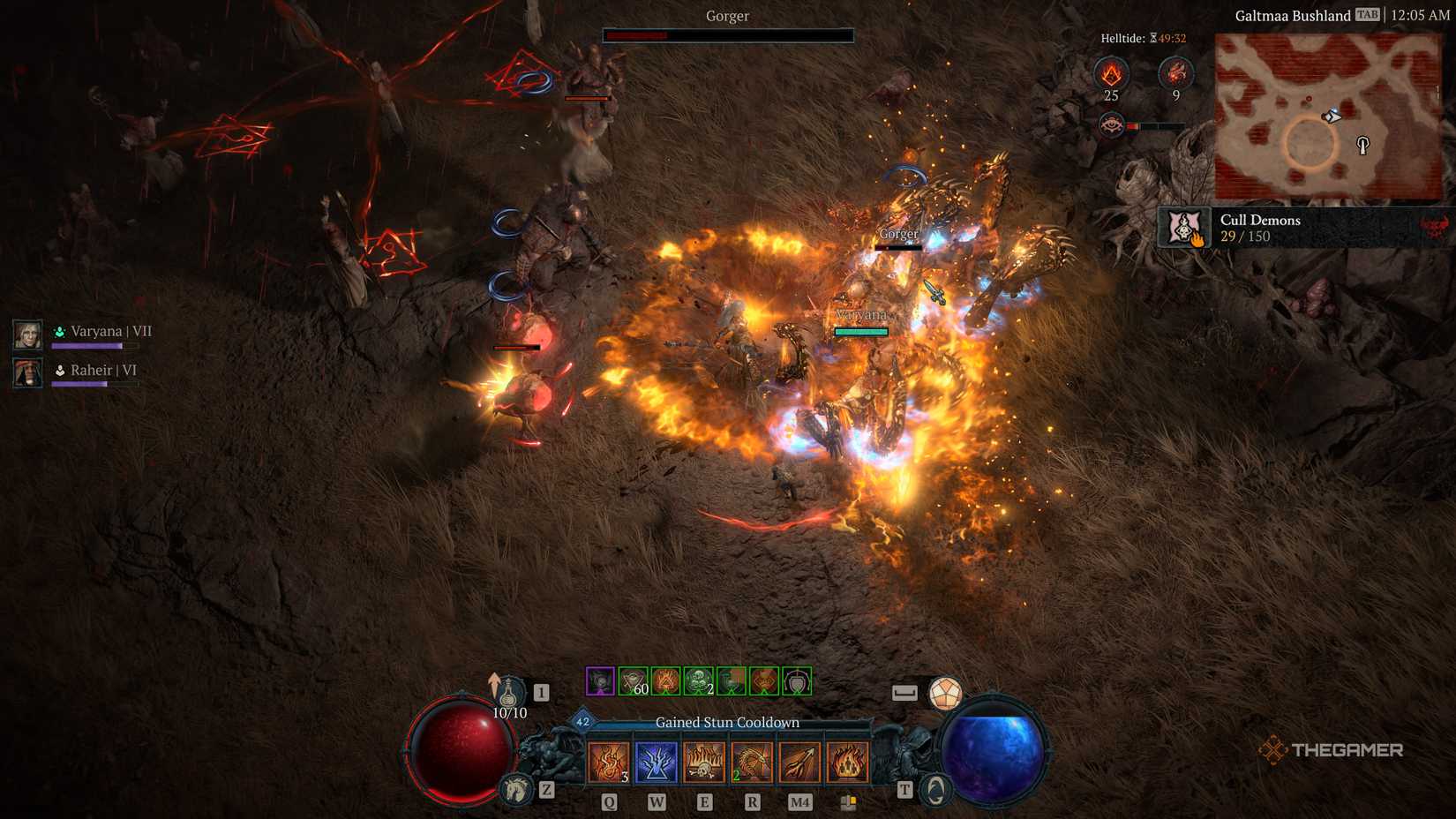This screenshot has height=819, width=1456.
Task: Use the healing potion flask
Action: [x=509, y=693]
